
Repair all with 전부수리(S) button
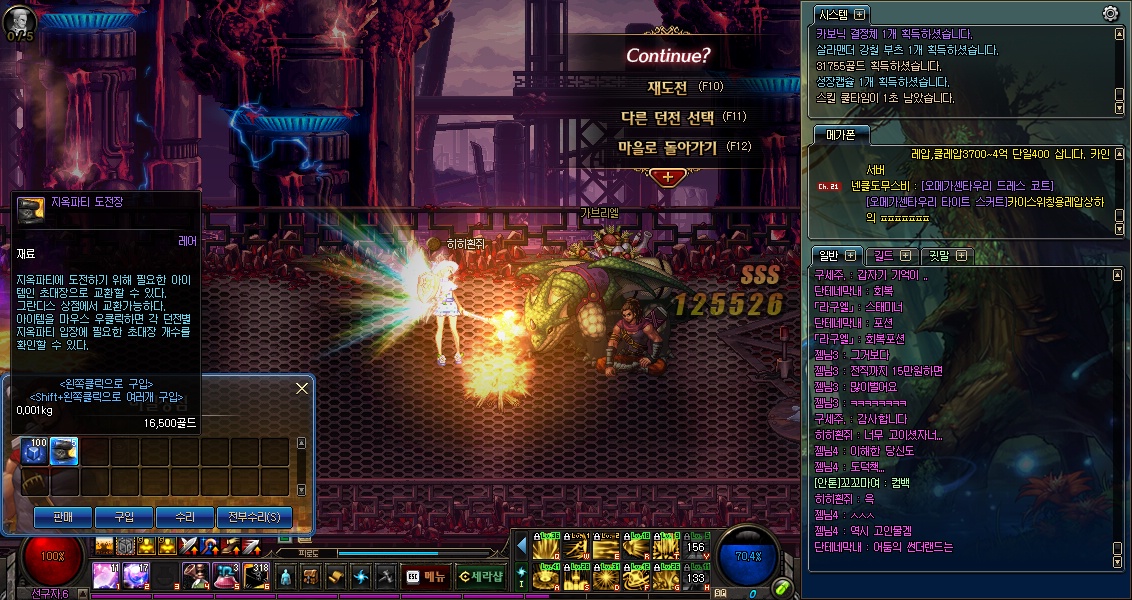(x=255, y=517)
